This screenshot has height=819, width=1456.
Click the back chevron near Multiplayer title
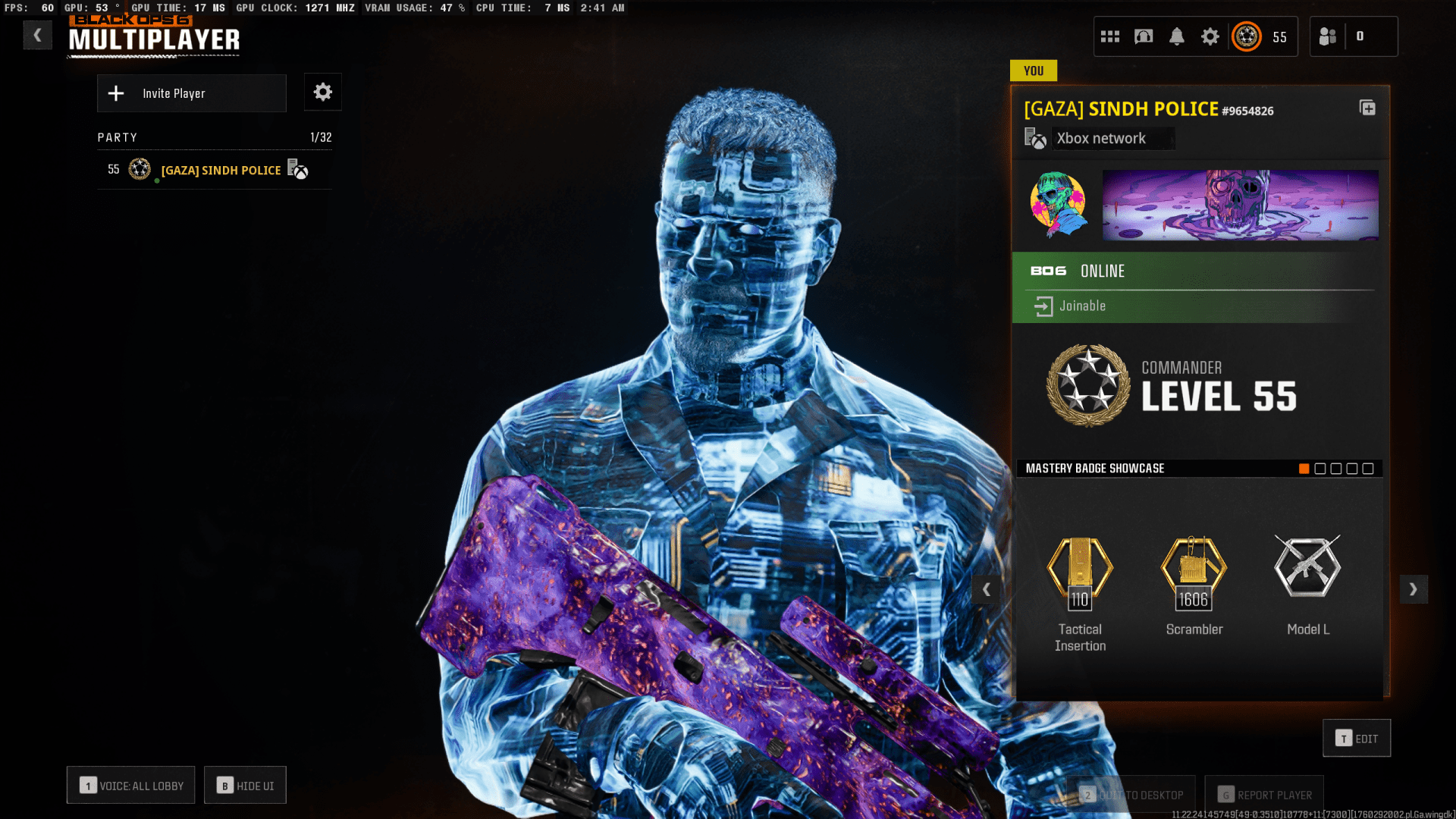coord(37,34)
